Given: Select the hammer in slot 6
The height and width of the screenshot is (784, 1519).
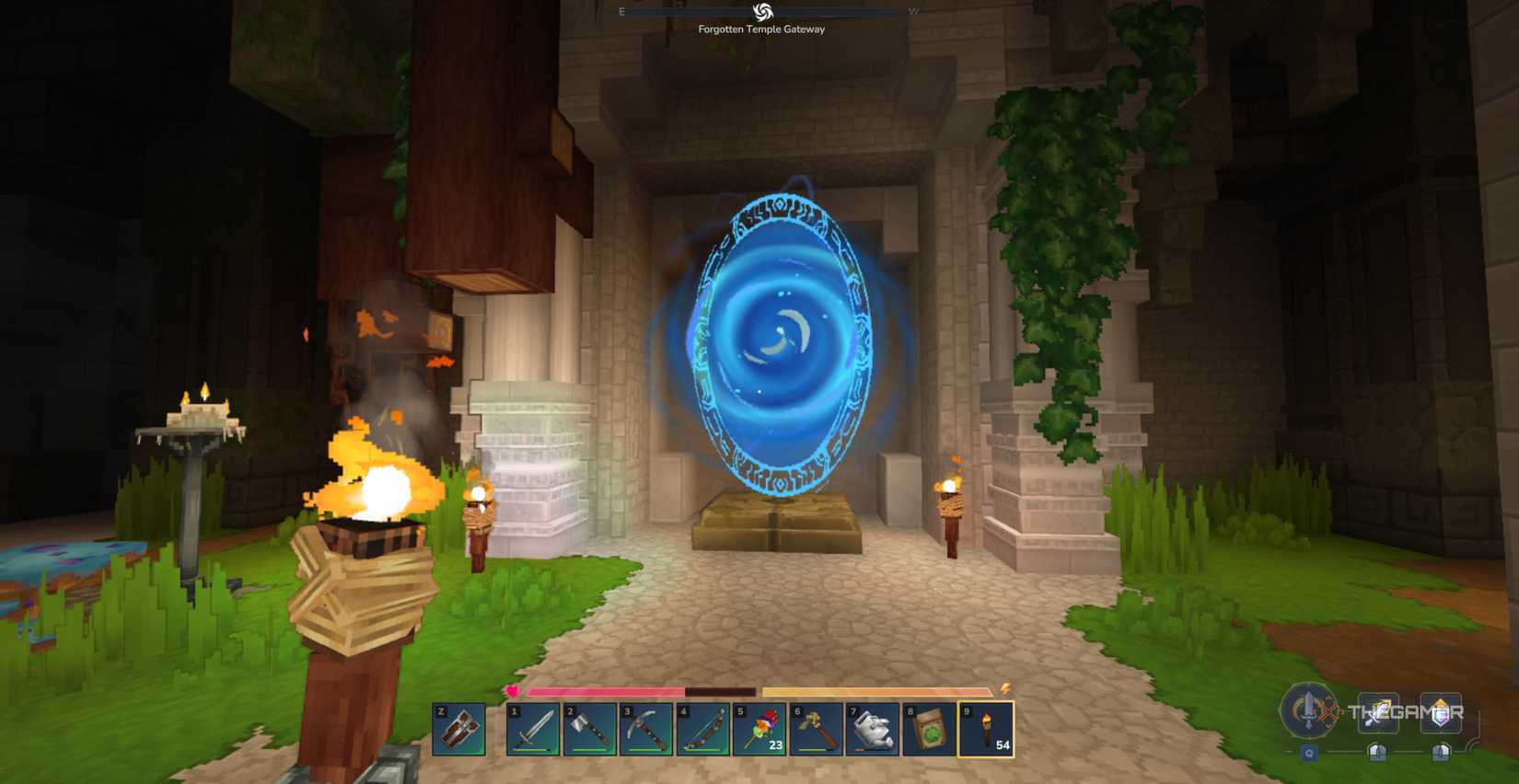Looking at the screenshot, I should point(817,730).
